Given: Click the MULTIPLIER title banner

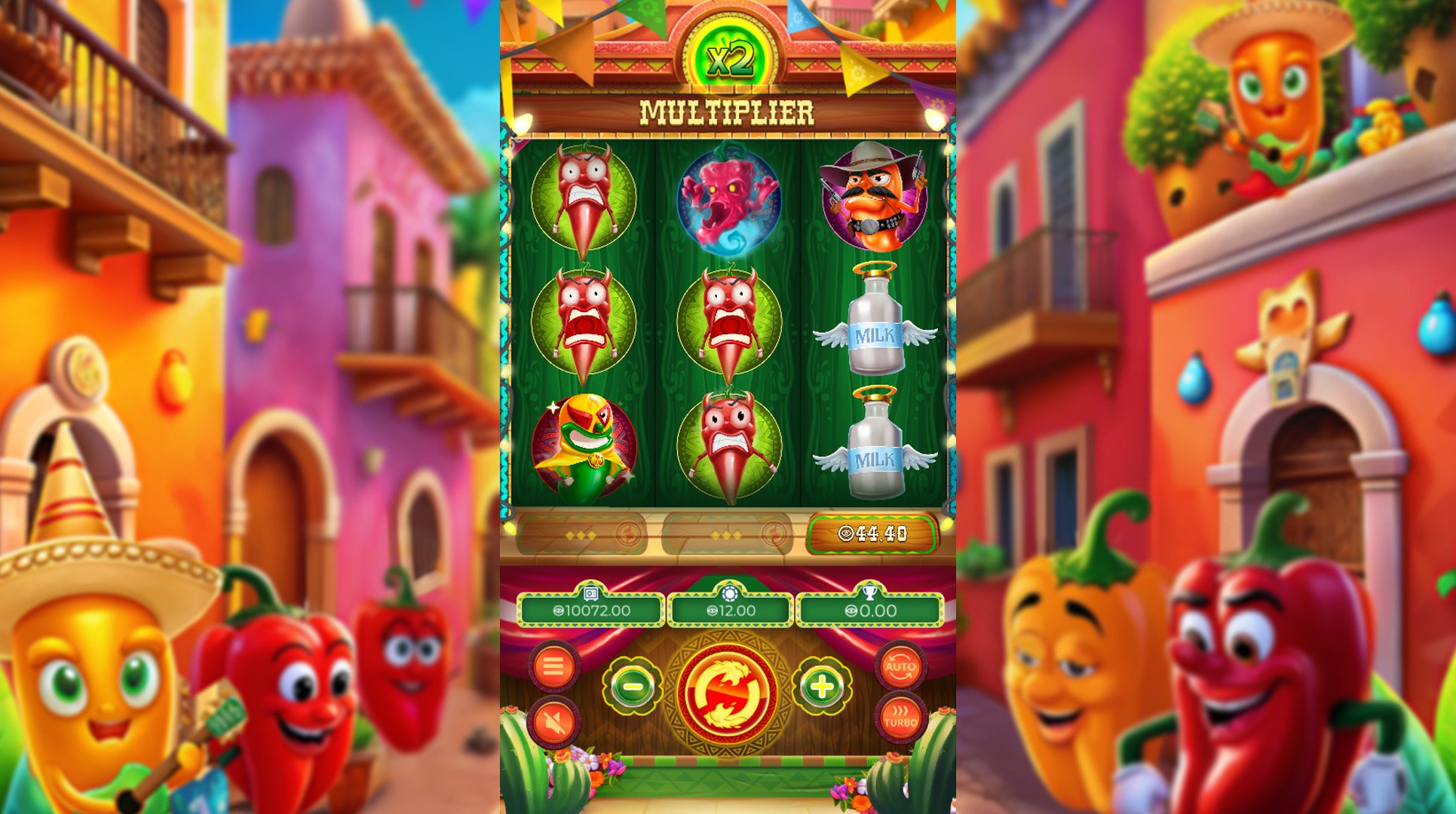Looking at the screenshot, I should coord(727,112).
